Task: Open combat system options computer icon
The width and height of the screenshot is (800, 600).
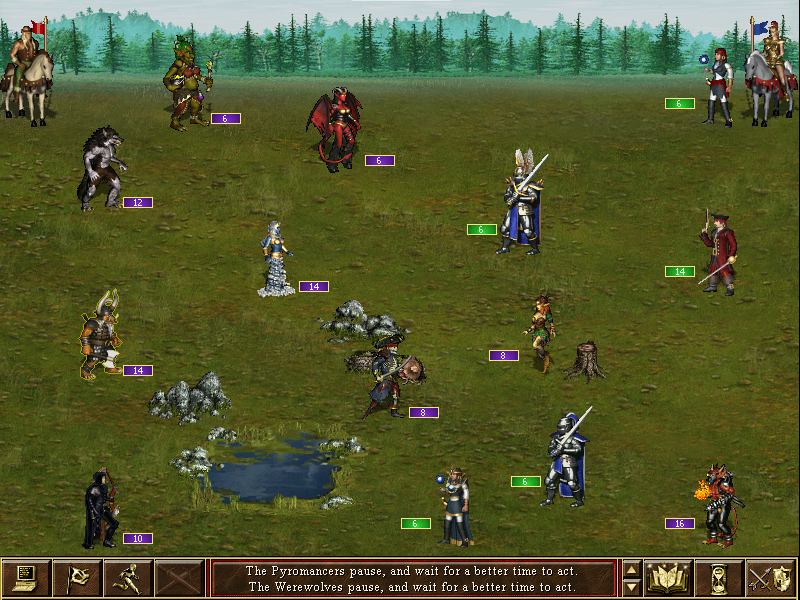Action: click(26, 578)
